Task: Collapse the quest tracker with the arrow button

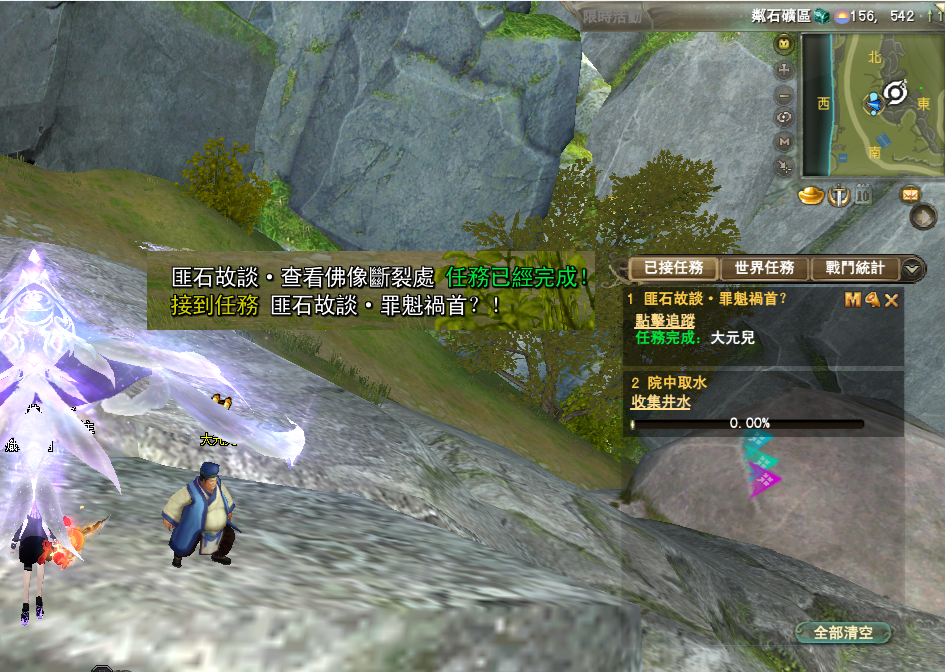Action: 913,268
